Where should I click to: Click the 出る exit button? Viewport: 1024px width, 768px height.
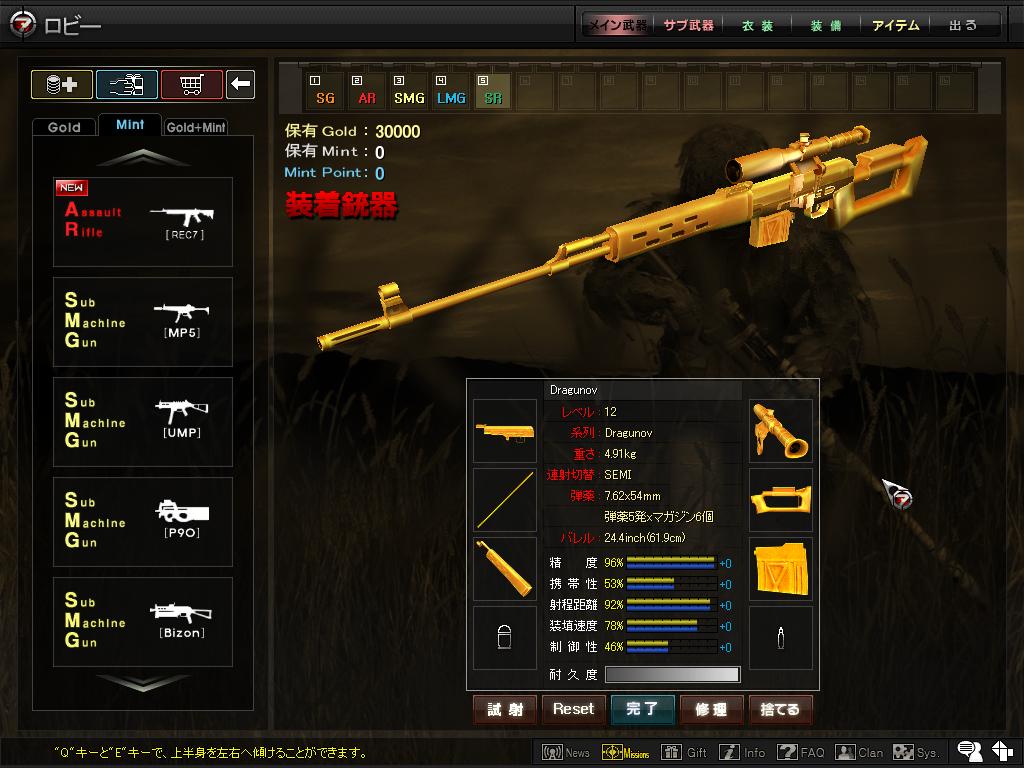pos(963,25)
